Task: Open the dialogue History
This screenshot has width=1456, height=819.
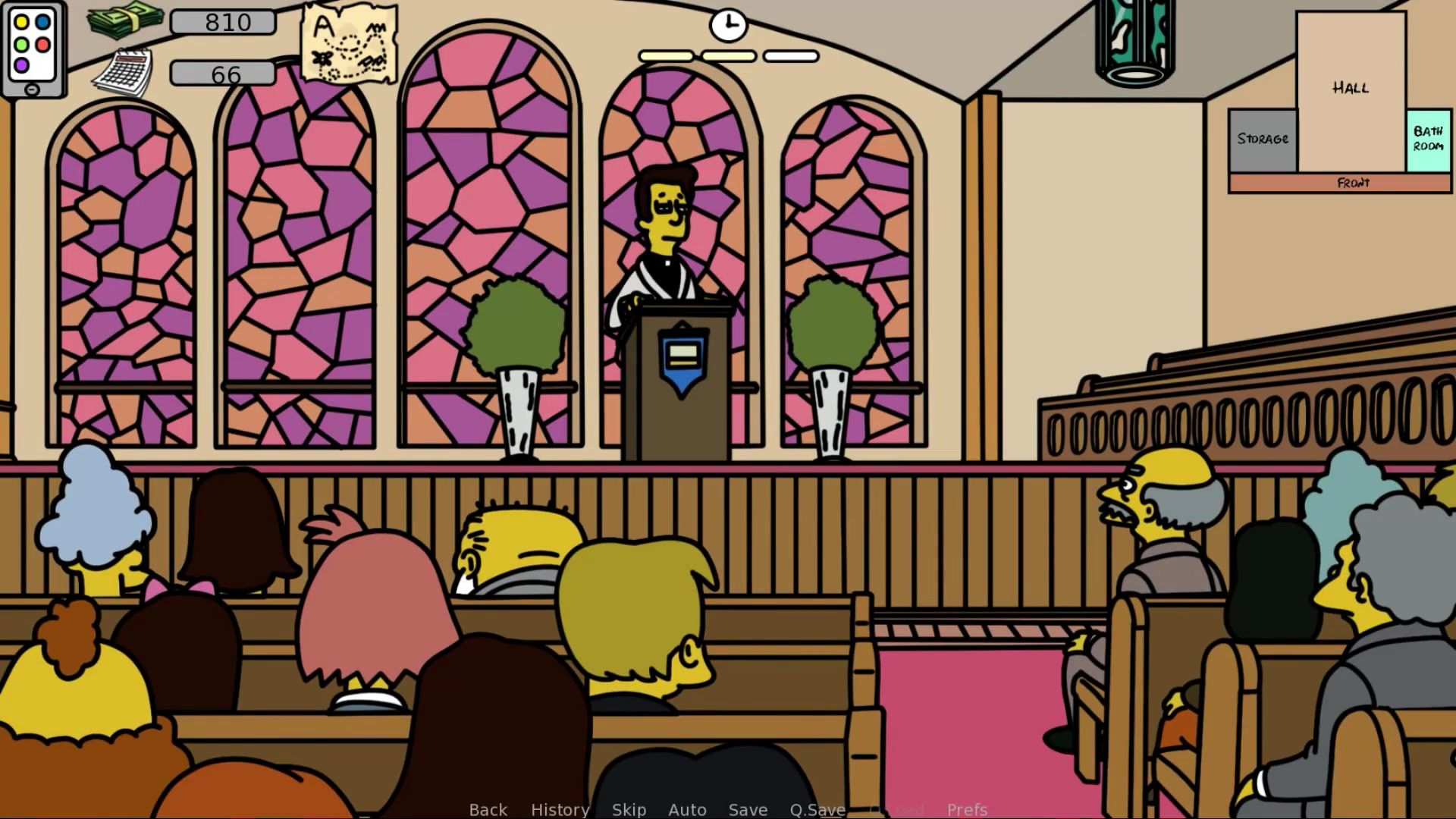Action: [x=560, y=809]
